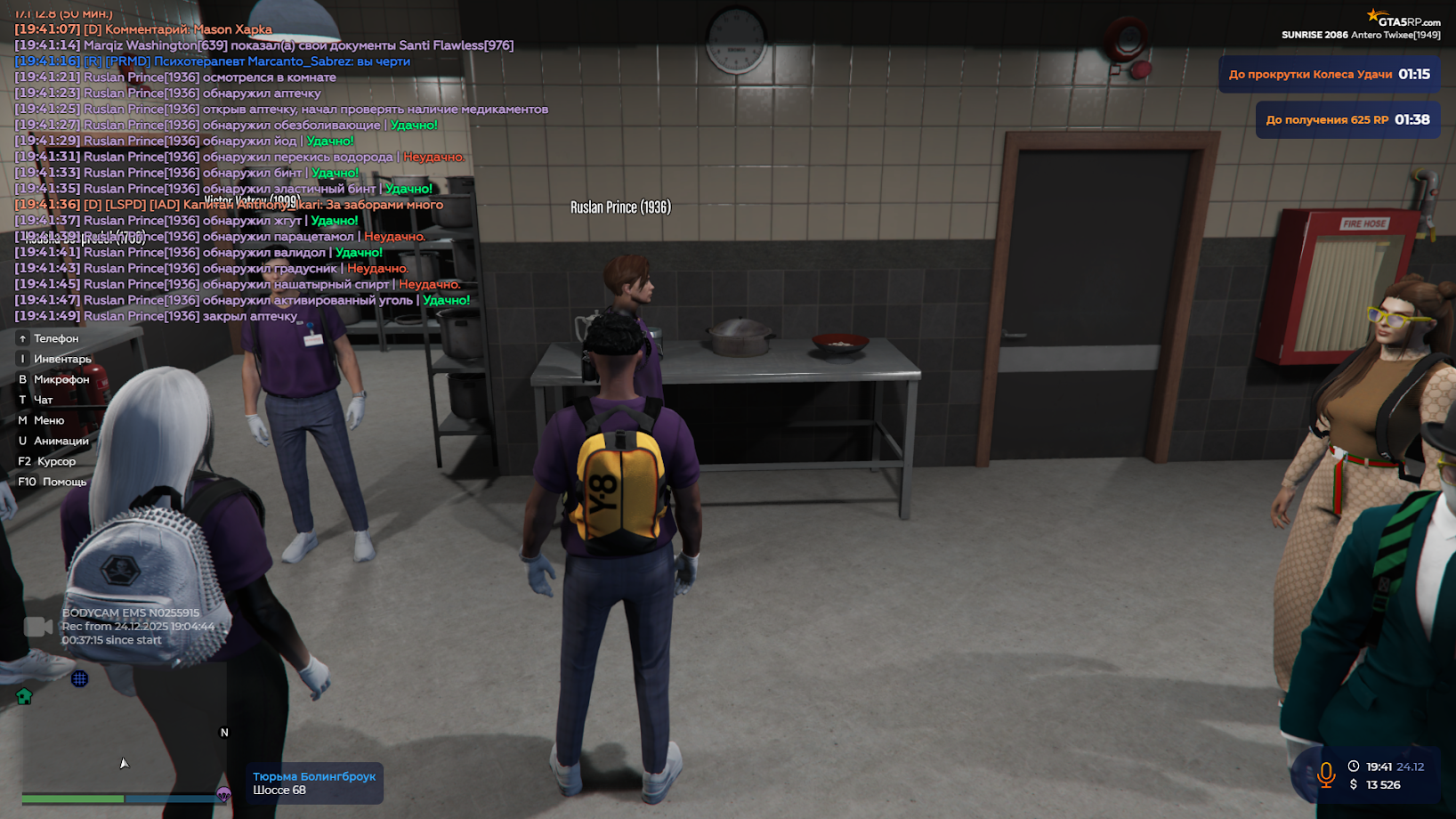Click the blue globe icon on minimap
This screenshot has height=819, width=1456.
tap(81, 678)
